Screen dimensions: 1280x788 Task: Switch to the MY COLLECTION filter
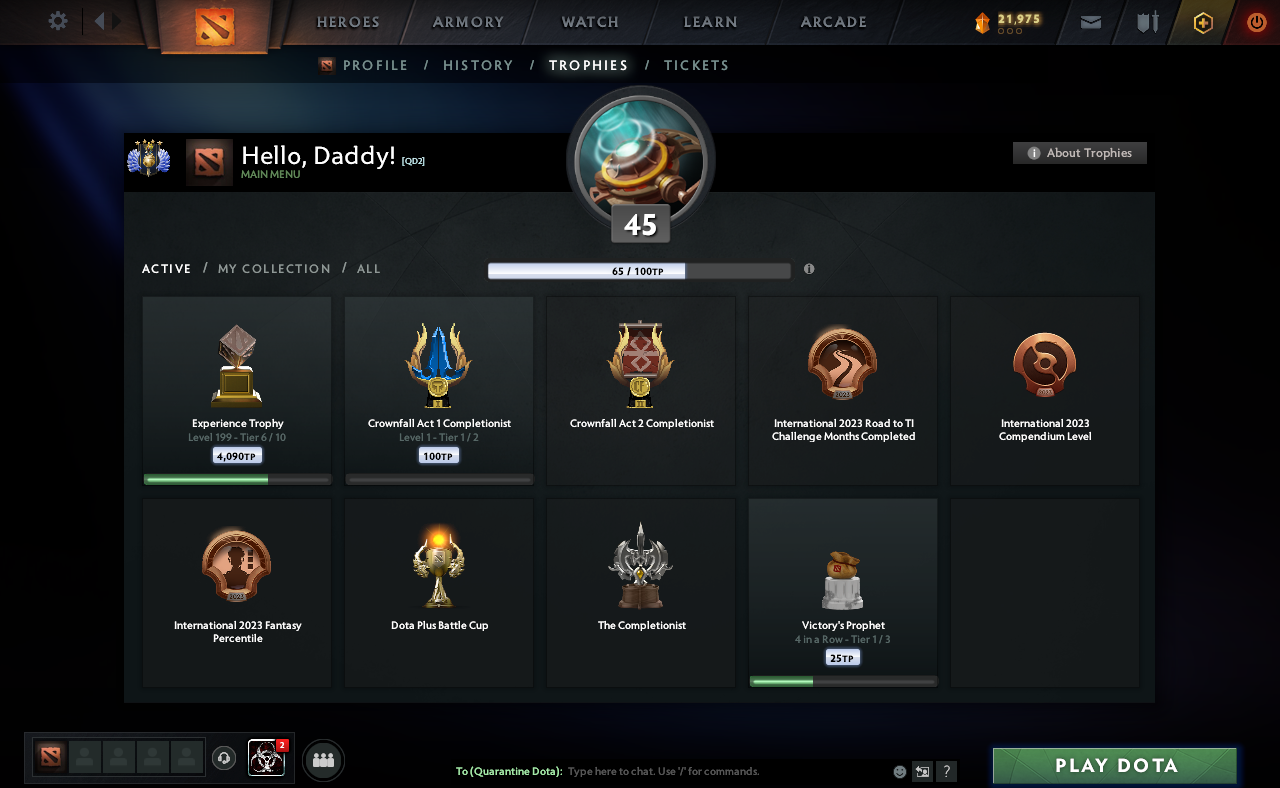pos(273,268)
